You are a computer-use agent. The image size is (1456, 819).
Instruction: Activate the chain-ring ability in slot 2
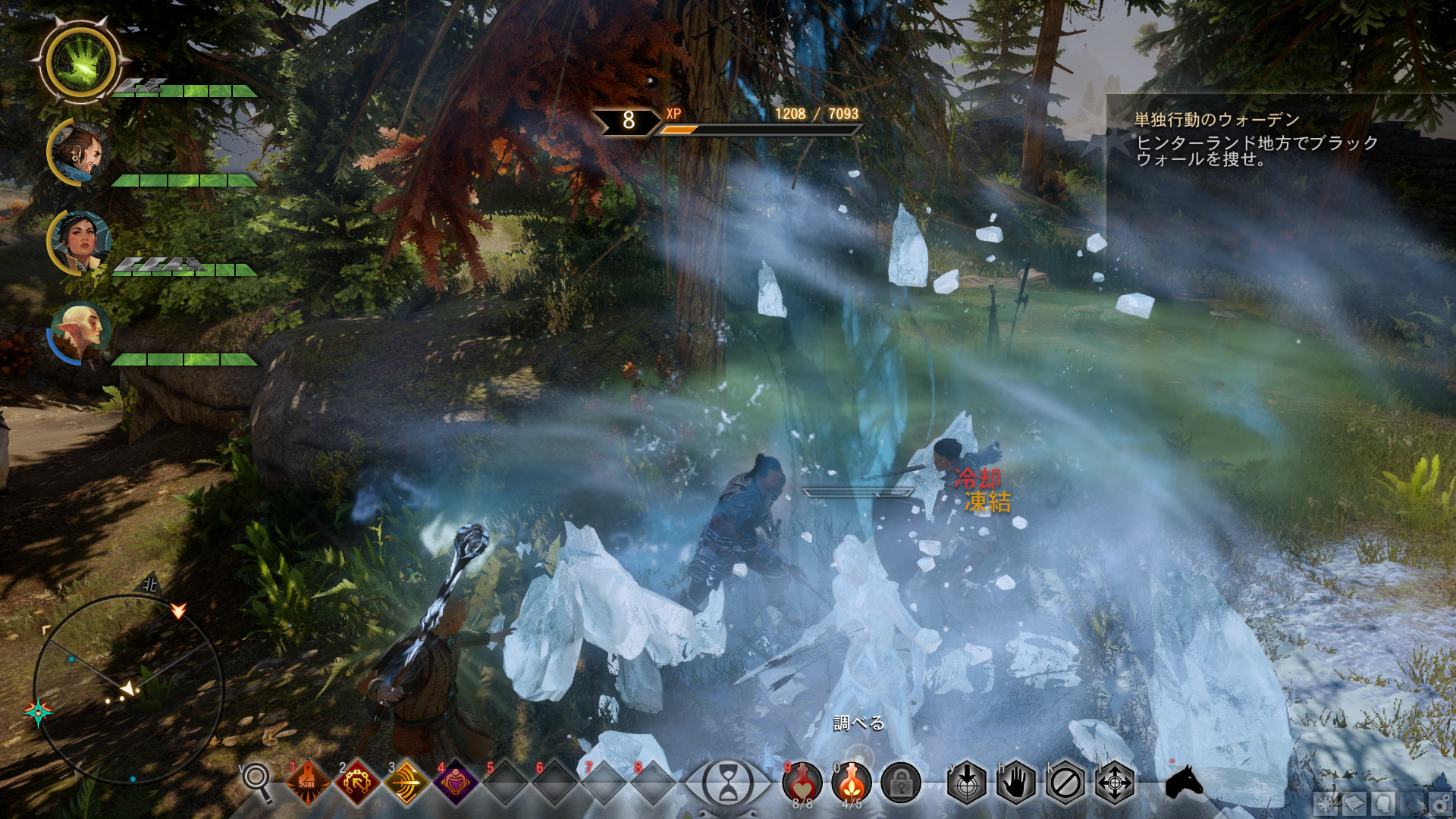[x=357, y=783]
